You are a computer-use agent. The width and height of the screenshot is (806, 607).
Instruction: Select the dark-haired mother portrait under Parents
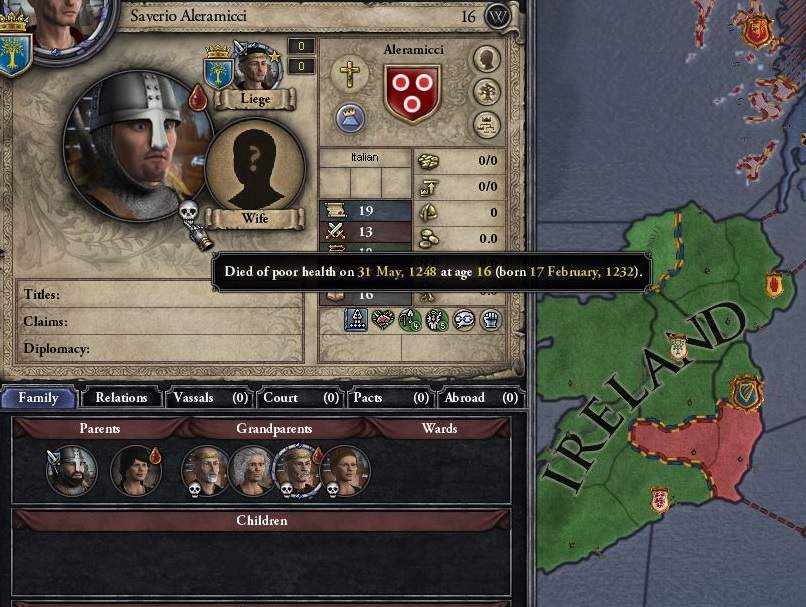click(136, 470)
